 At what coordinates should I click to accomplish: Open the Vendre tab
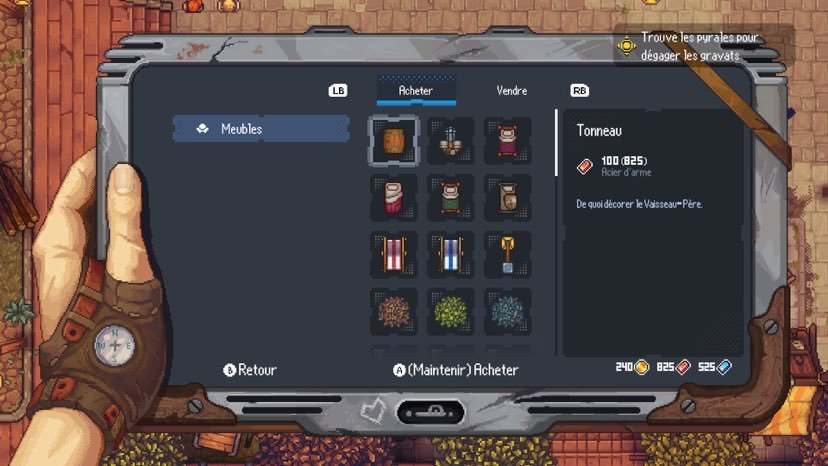(511, 90)
